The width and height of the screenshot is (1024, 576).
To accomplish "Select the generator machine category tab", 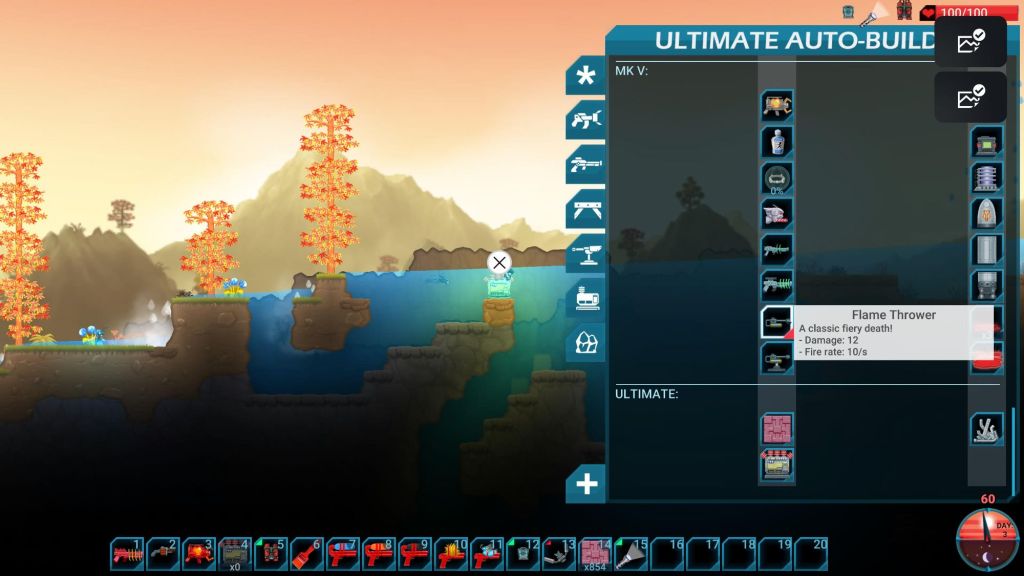I will coord(586,298).
